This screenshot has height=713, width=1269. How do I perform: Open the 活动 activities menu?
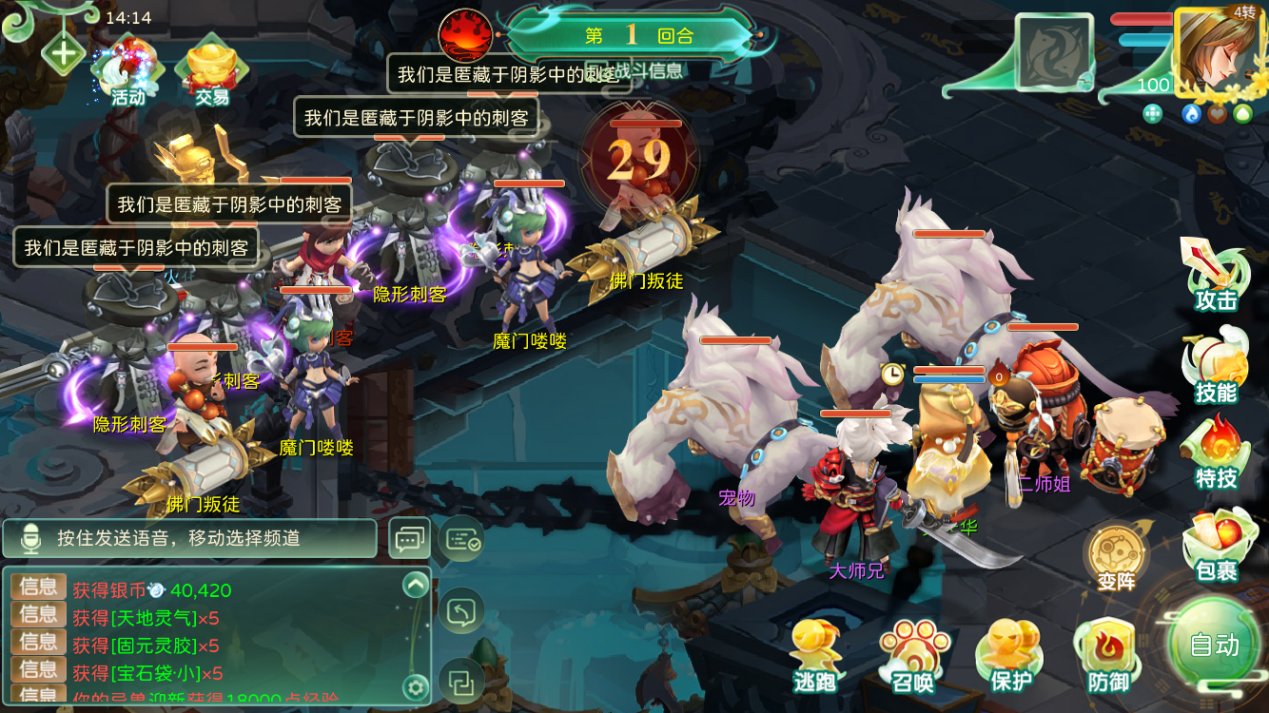pos(128,72)
